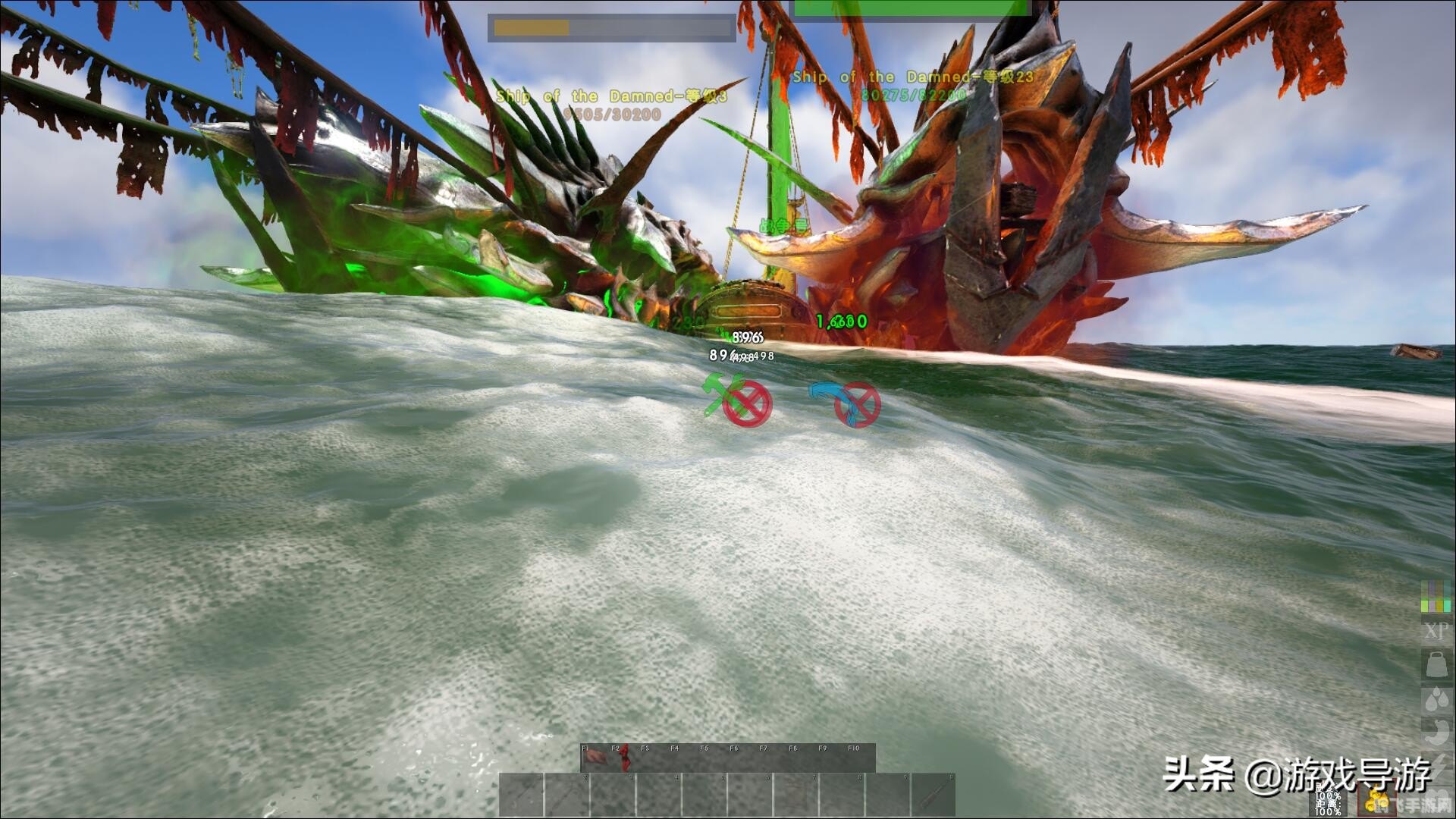Click the XP status icon
Image resolution: width=1456 pixels, height=819 pixels.
(x=1436, y=631)
